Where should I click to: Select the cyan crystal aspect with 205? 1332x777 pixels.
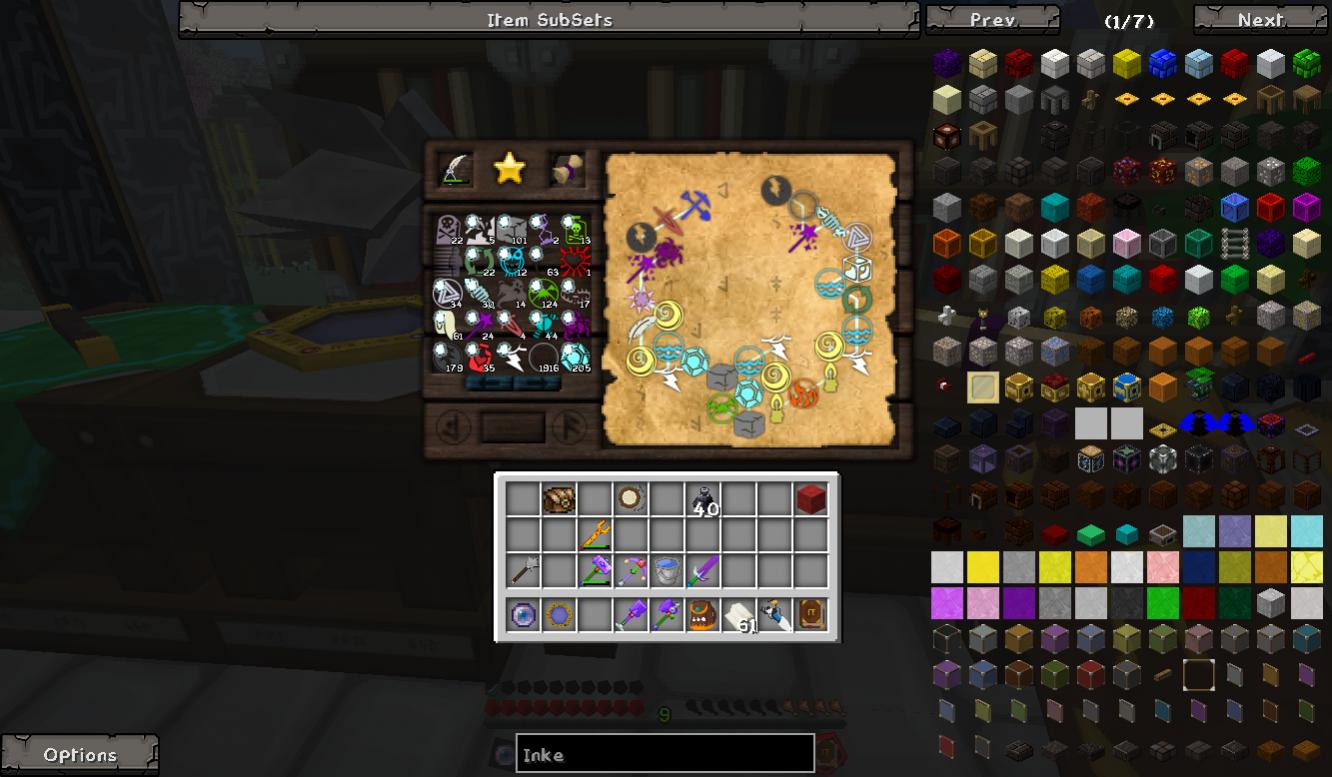tap(575, 356)
